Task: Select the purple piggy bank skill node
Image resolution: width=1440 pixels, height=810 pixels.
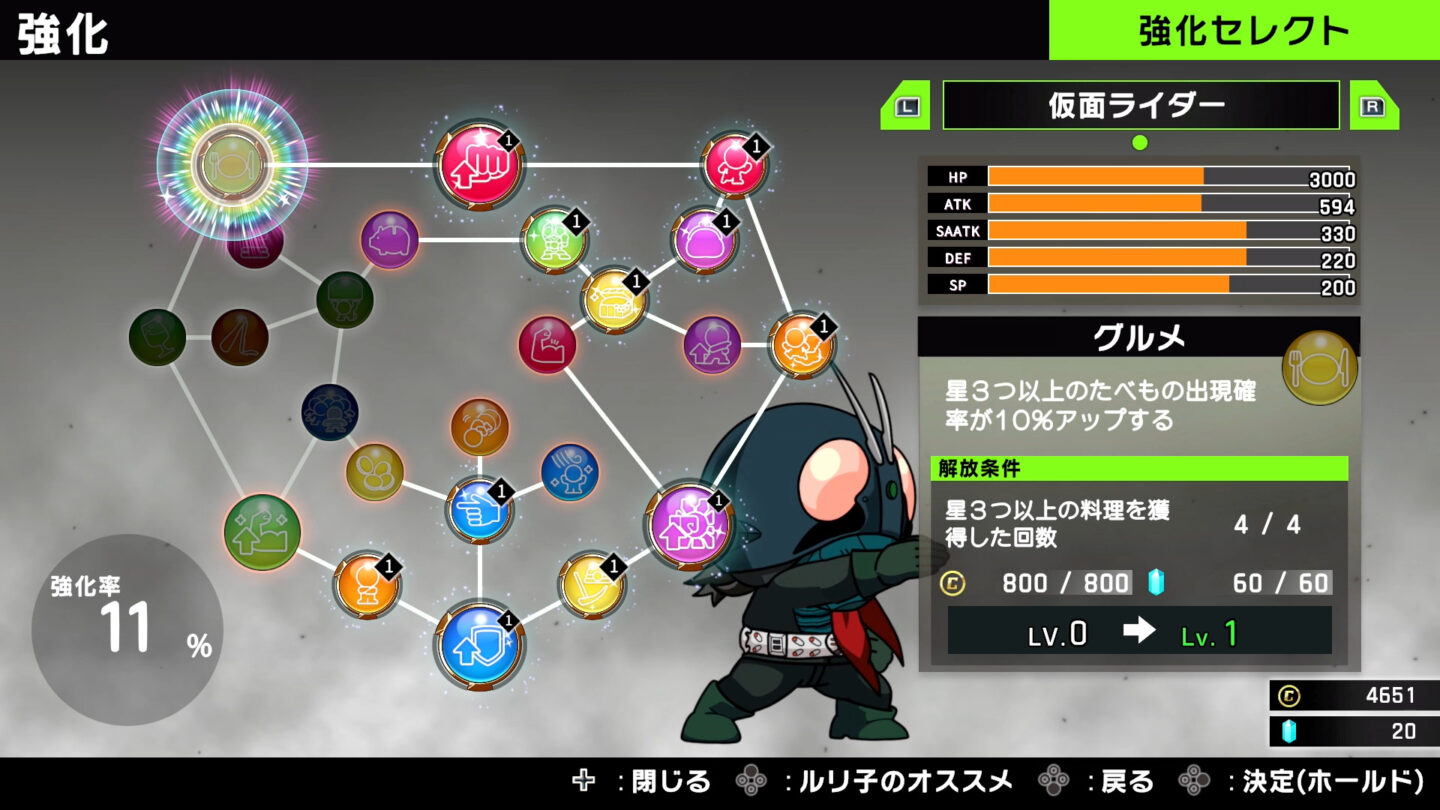Action: tap(389, 240)
